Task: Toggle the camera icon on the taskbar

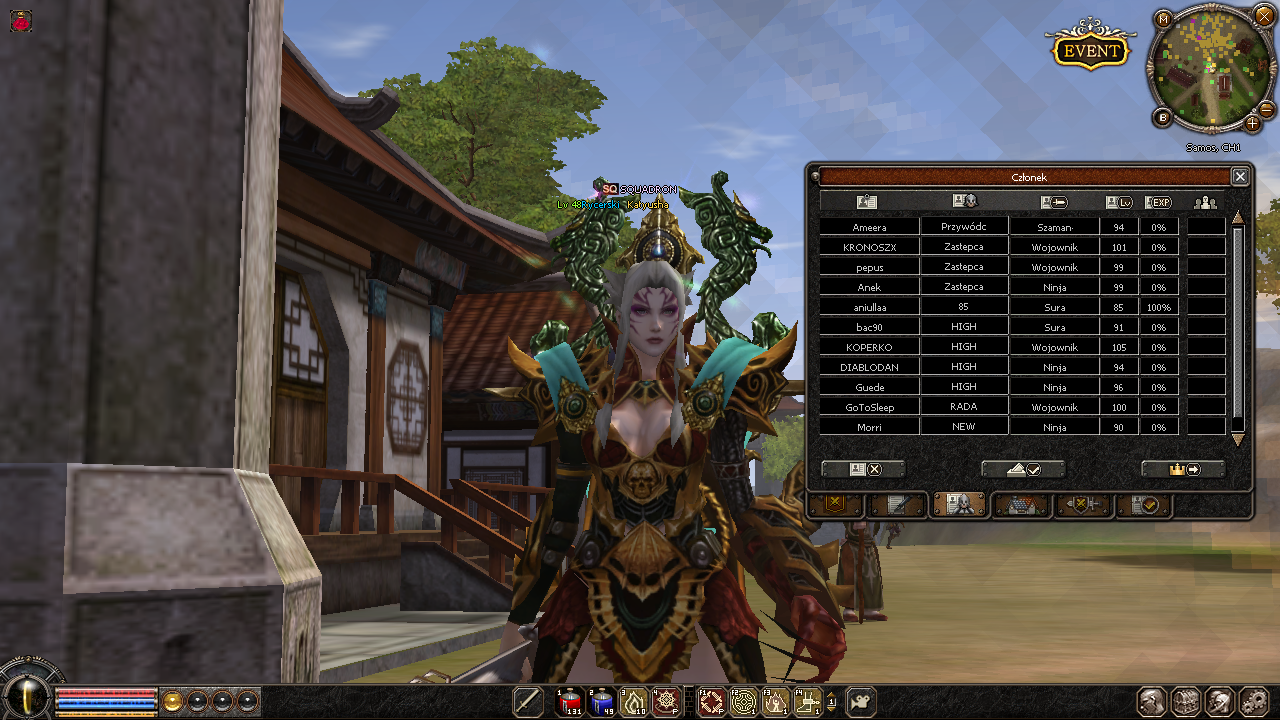Action: (860, 702)
